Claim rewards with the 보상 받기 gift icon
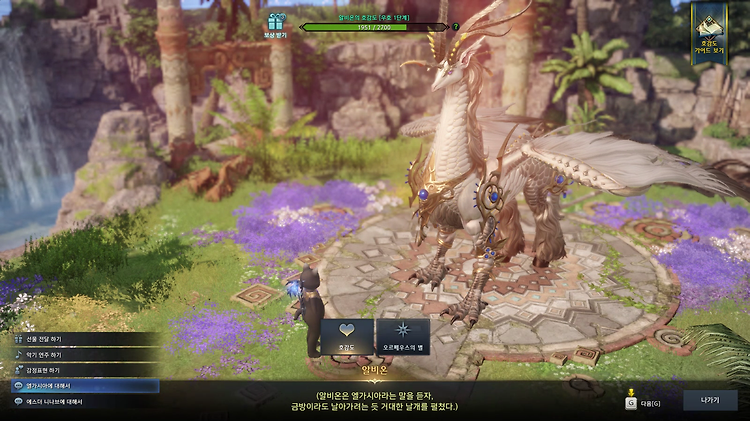 coord(275,24)
